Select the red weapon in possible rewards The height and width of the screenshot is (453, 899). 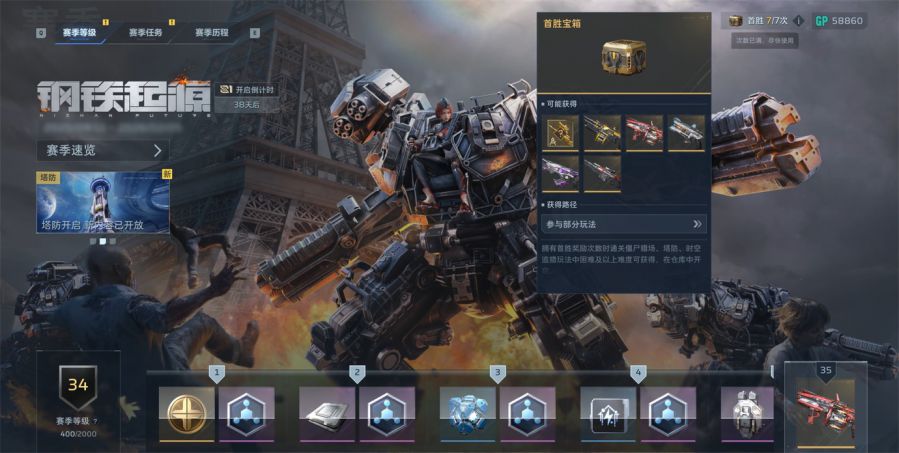point(645,133)
